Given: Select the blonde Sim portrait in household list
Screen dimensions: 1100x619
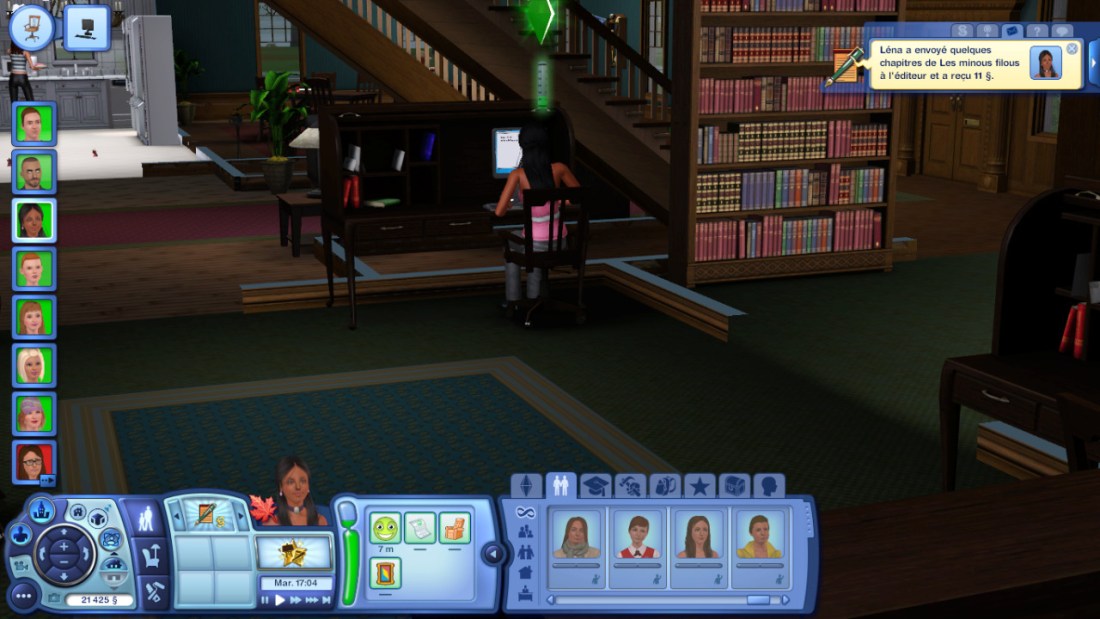Looking at the screenshot, I should [34, 365].
